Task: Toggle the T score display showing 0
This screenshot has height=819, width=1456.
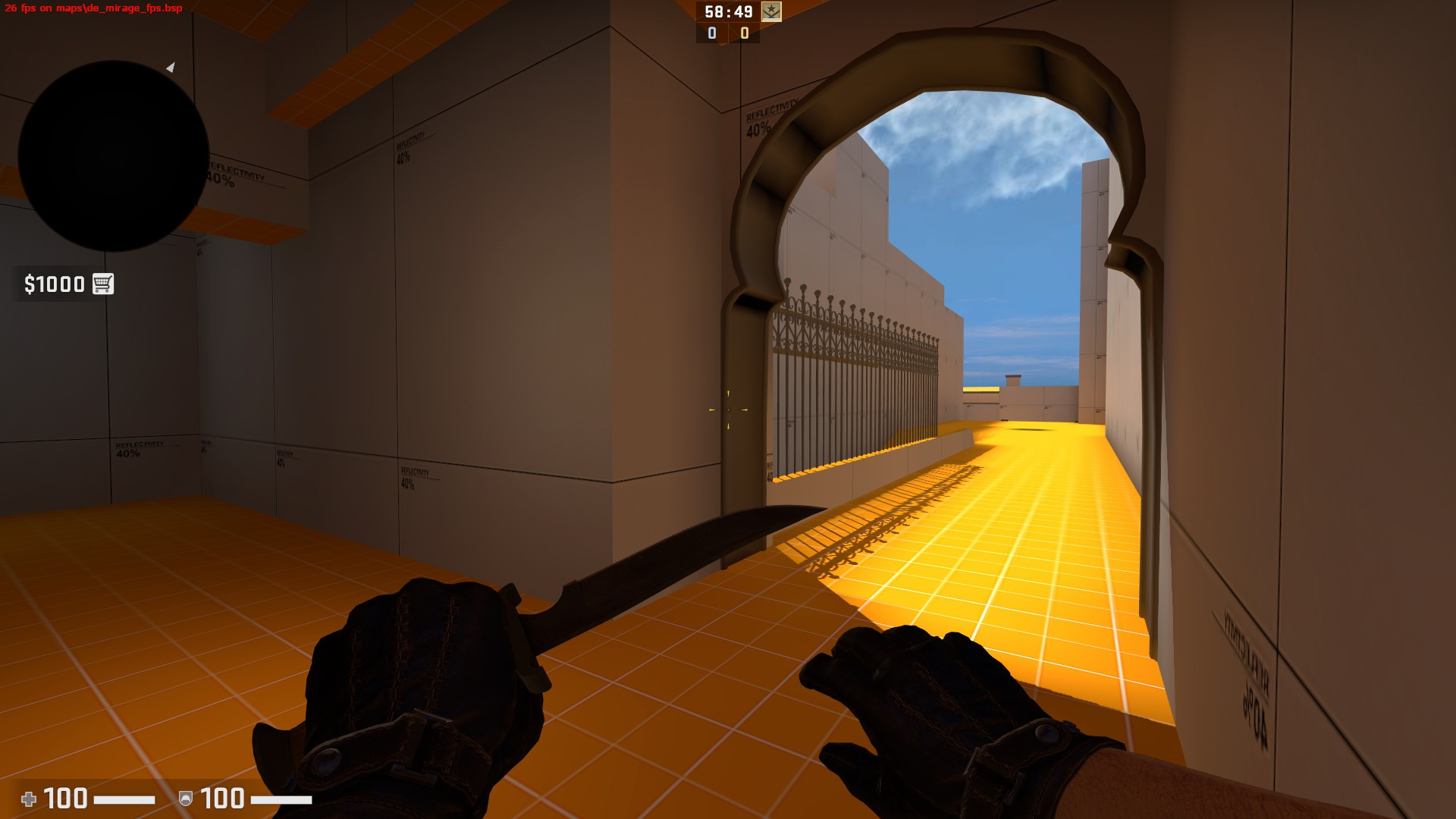Action: 744,33
